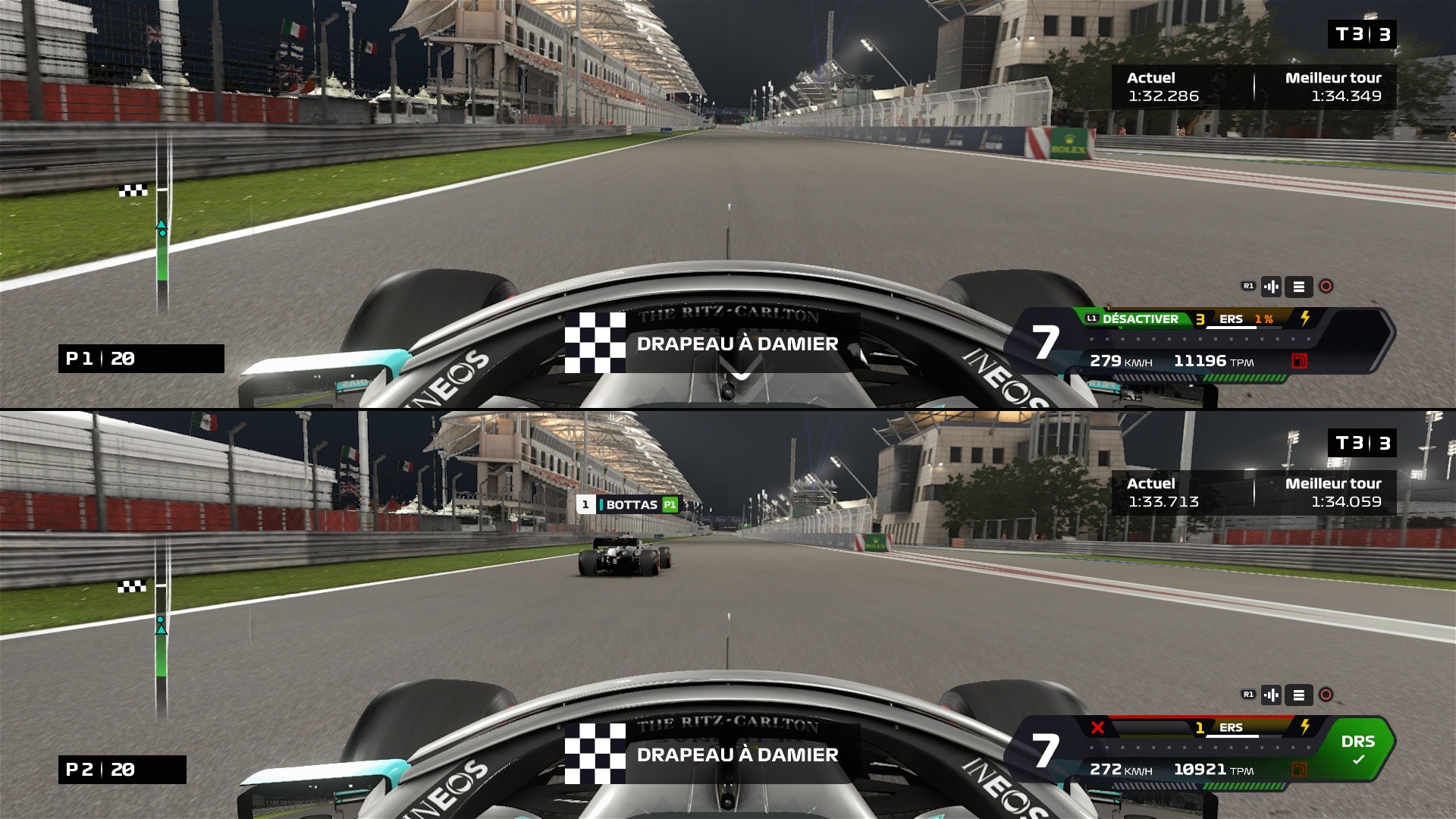This screenshot has height=819, width=1456.
Task: Toggle DÉSACTIVER overtake mode in top HUD
Action: pos(1141,318)
